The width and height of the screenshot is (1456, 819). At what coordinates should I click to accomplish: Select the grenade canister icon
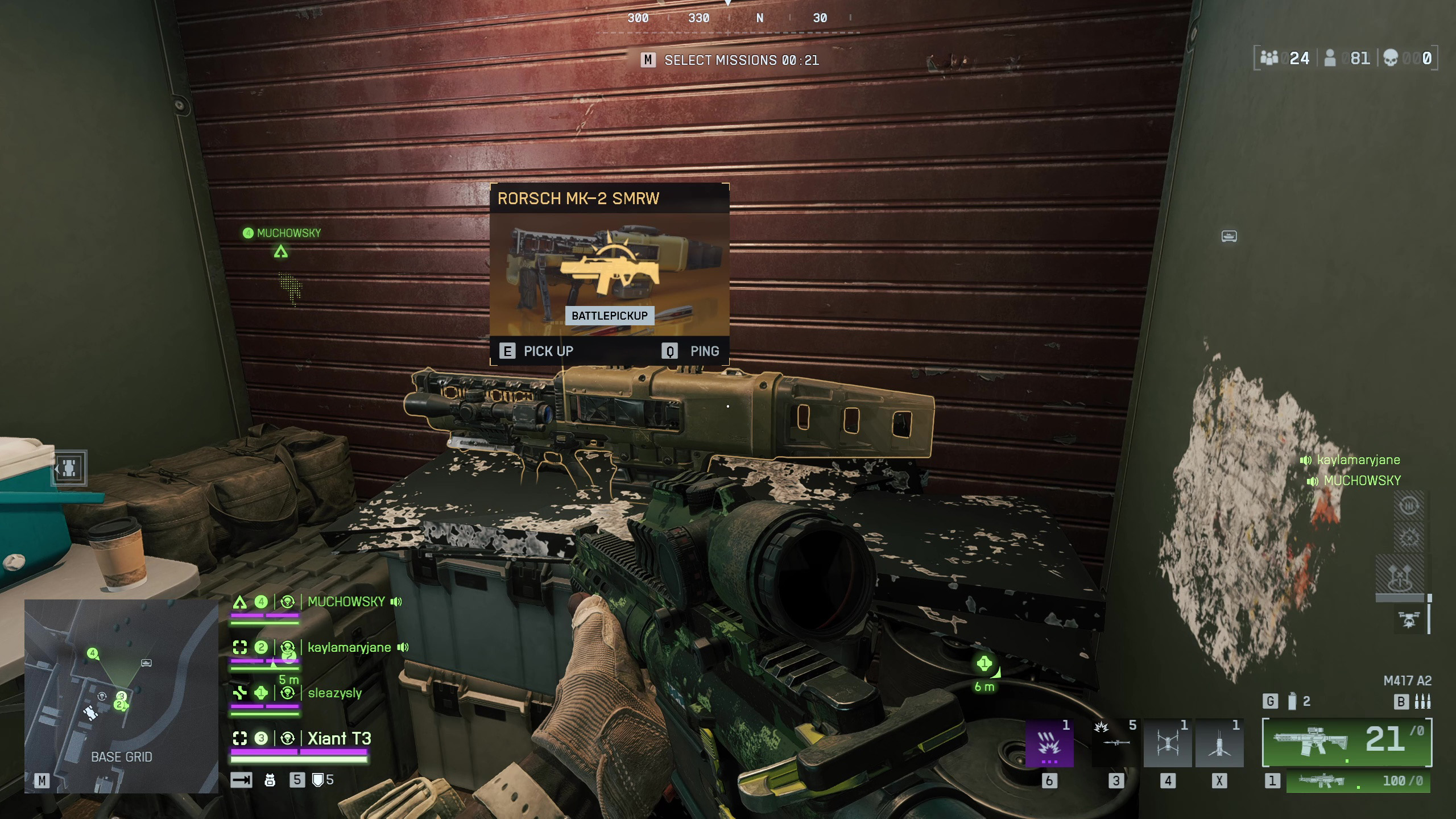(1292, 701)
